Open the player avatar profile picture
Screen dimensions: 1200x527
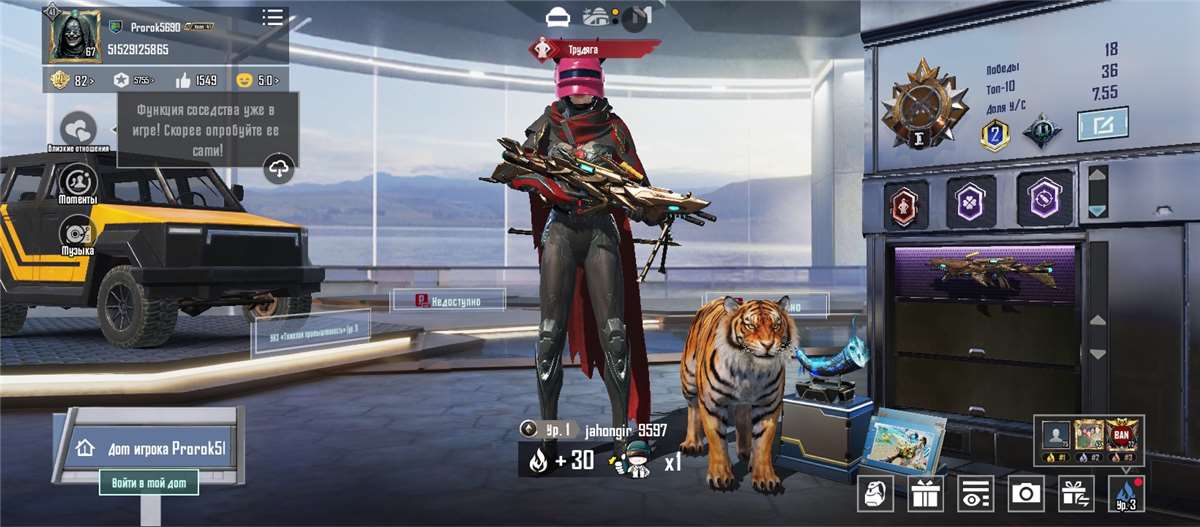coord(74,35)
